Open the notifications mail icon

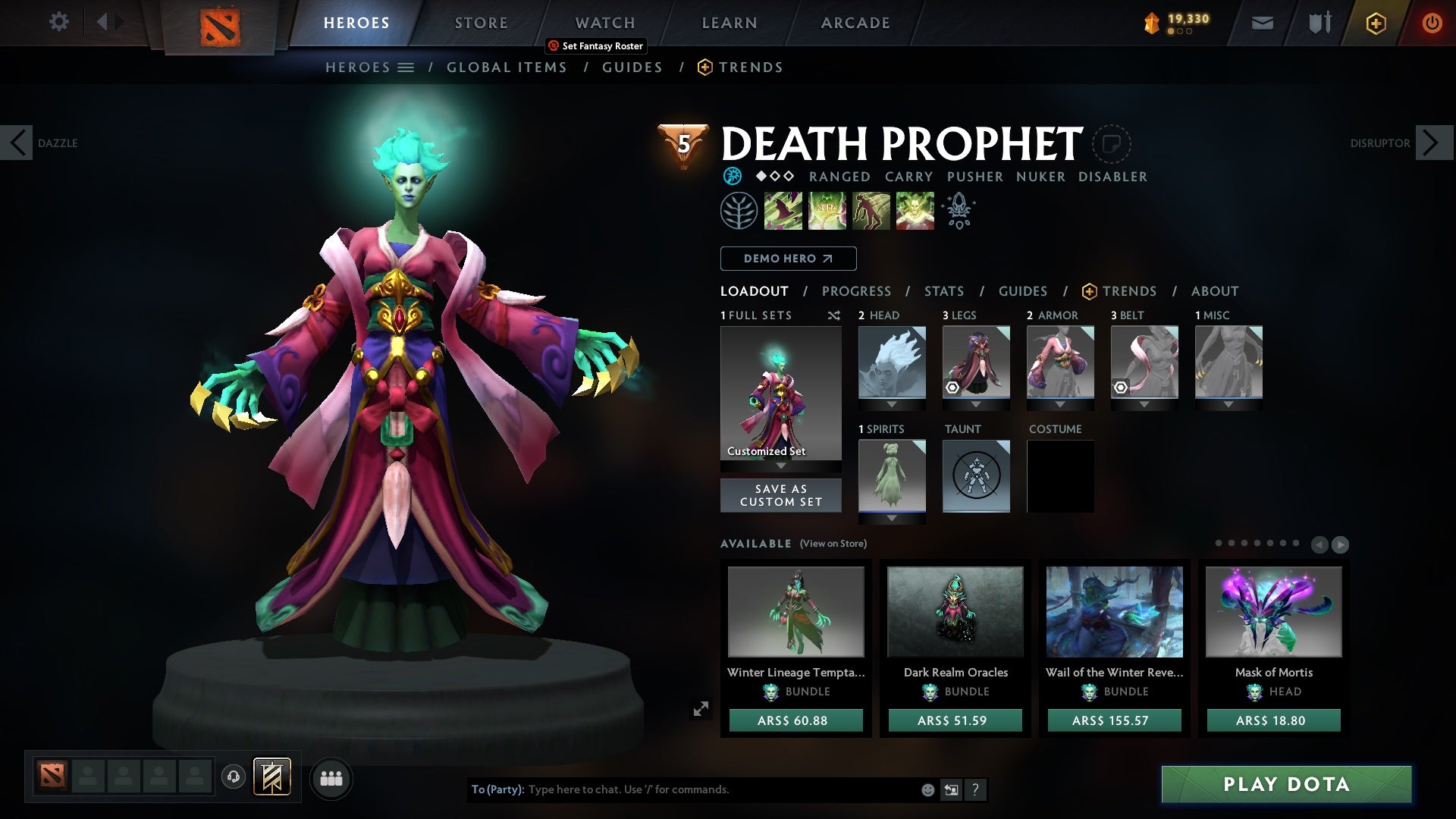coord(1261,23)
